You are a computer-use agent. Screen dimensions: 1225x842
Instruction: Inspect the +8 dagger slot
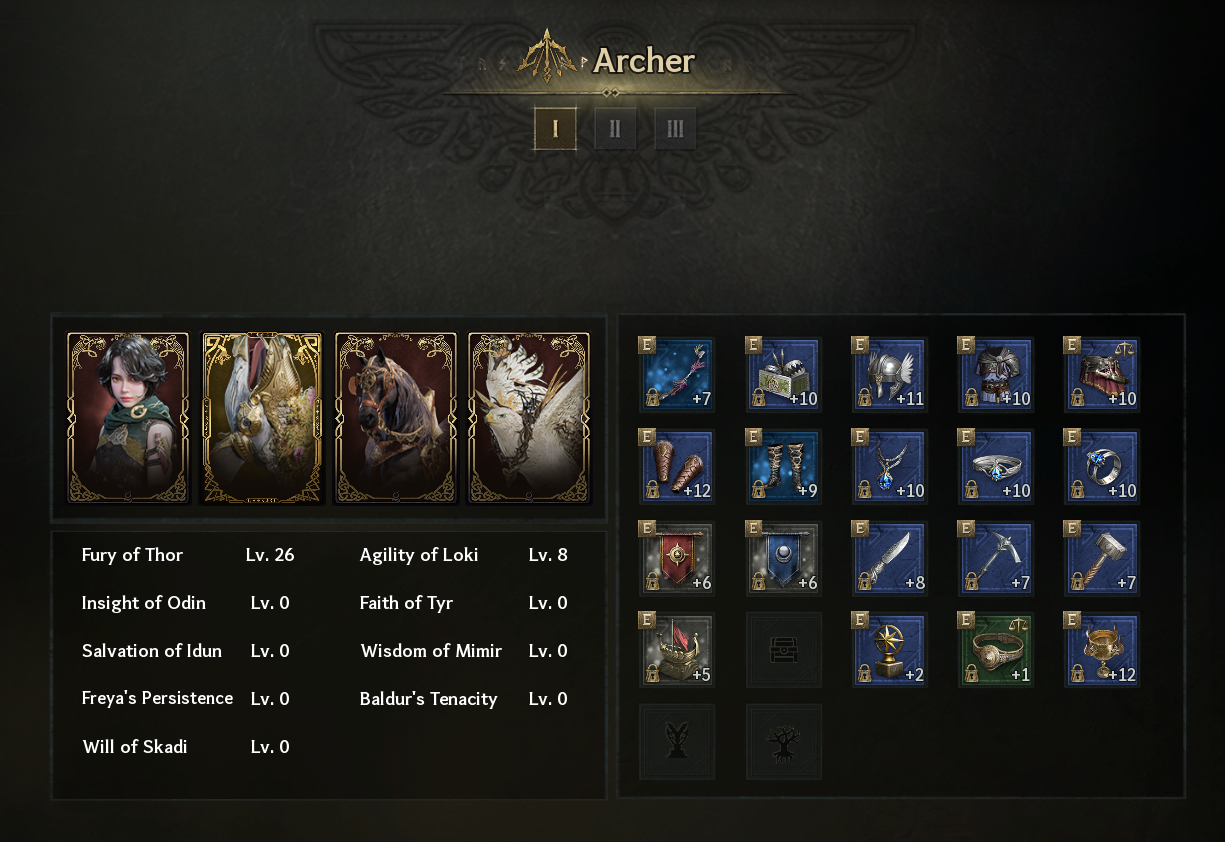[x=890, y=559]
